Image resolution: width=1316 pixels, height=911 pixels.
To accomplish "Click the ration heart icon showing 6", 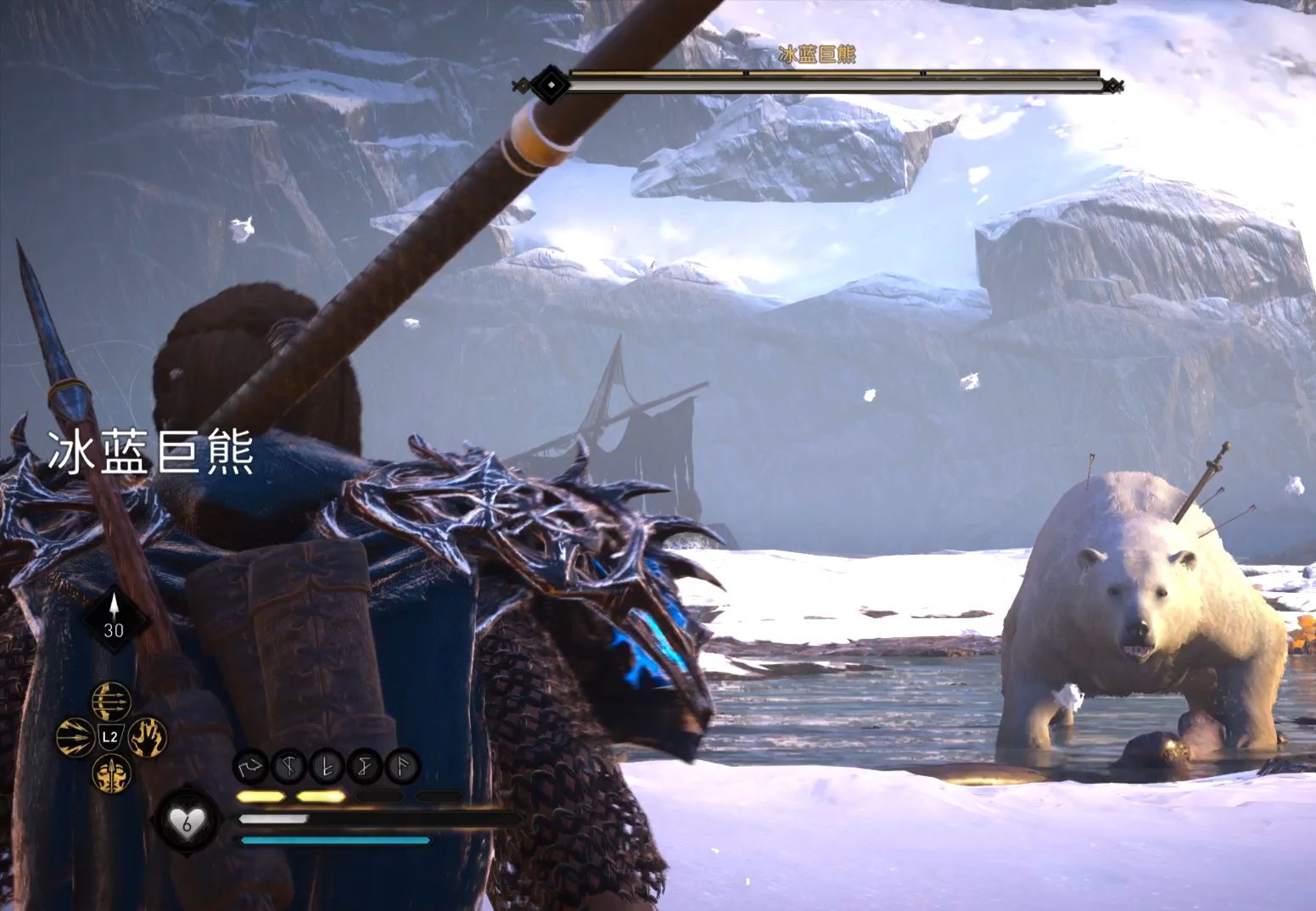I will click(x=187, y=820).
